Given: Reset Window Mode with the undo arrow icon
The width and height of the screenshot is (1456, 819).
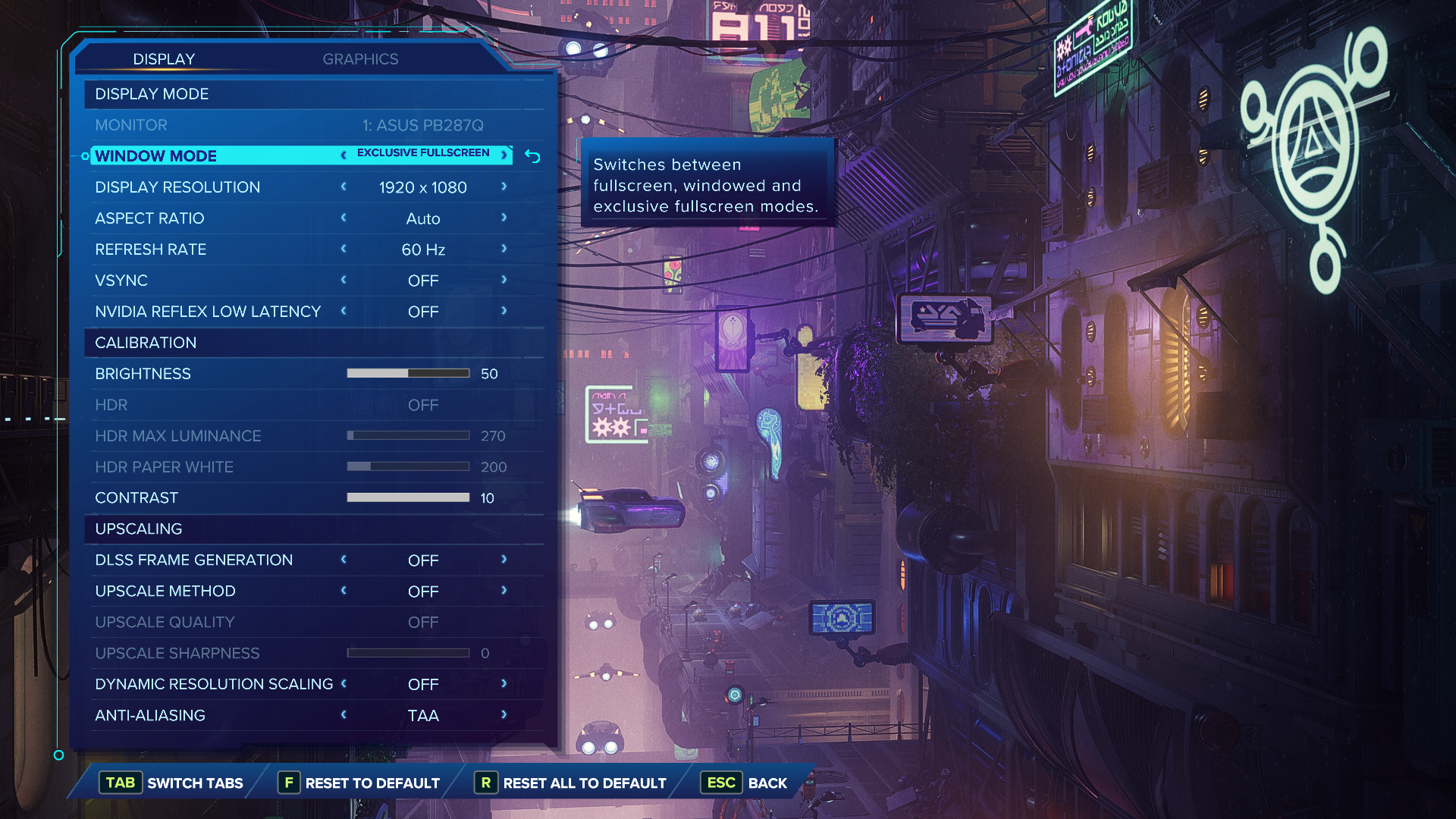Looking at the screenshot, I should click(x=532, y=157).
